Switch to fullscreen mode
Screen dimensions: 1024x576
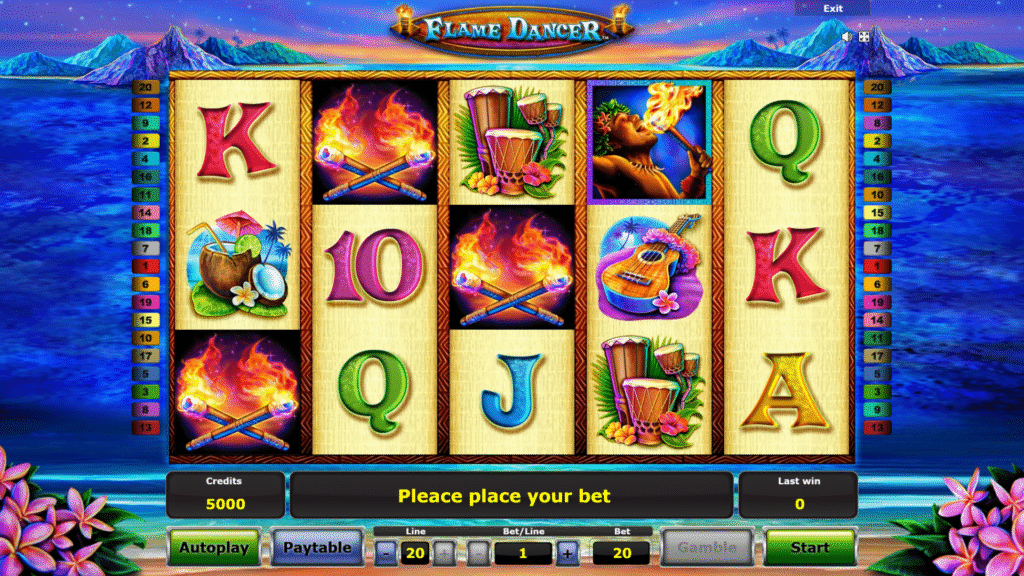(864, 36)
